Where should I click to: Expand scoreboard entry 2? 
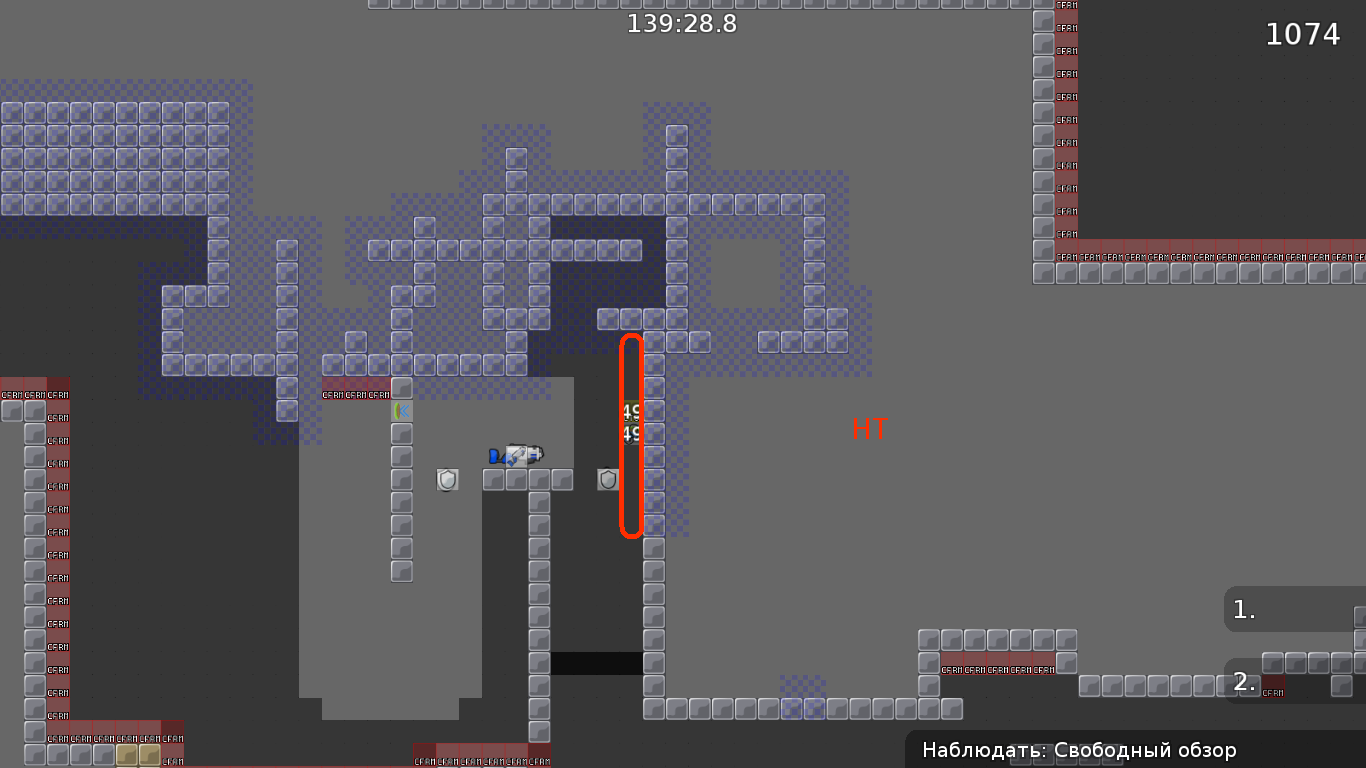pos(1292,682)
